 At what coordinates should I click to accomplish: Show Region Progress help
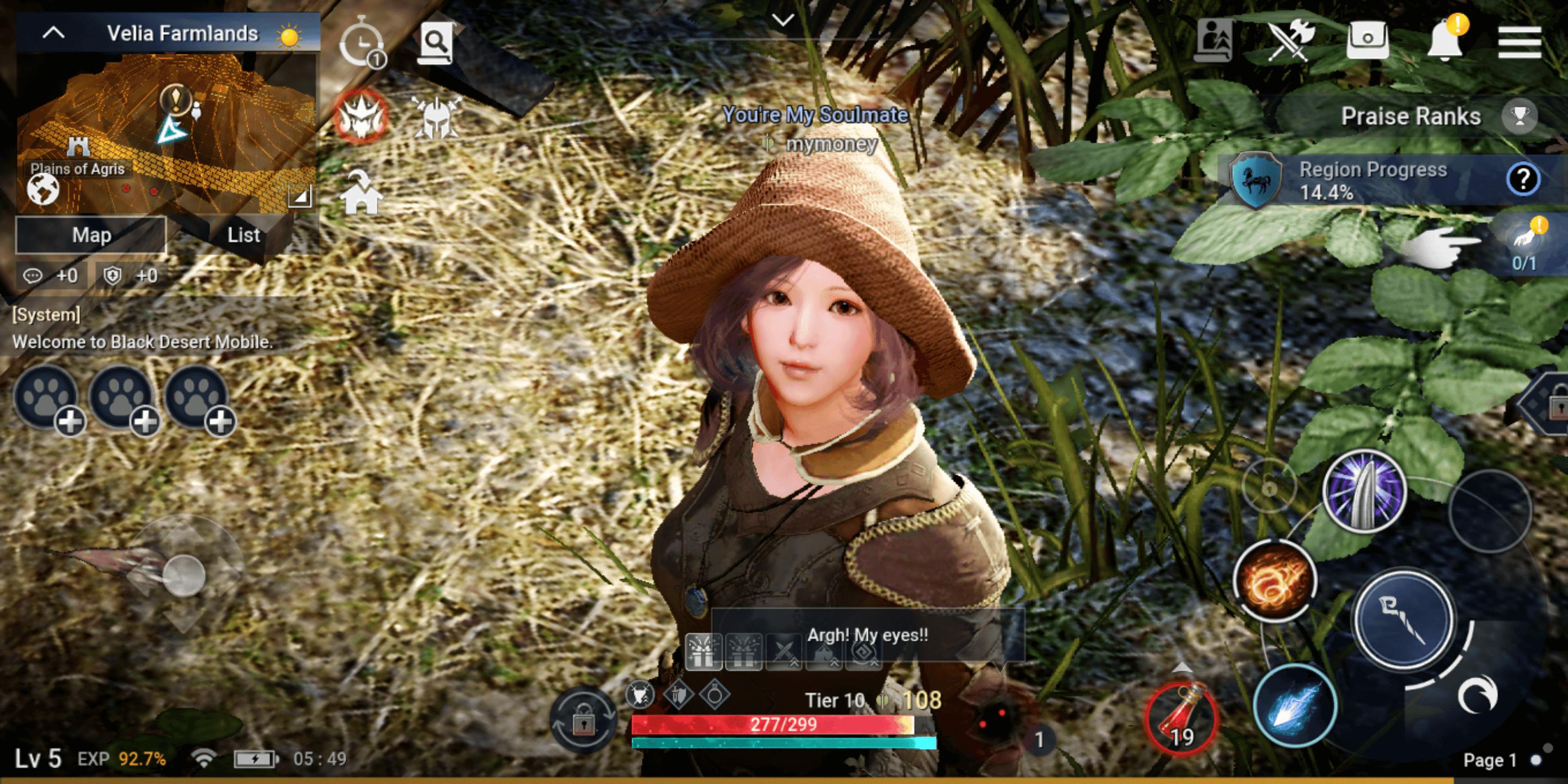click(x=1523, y=179)
